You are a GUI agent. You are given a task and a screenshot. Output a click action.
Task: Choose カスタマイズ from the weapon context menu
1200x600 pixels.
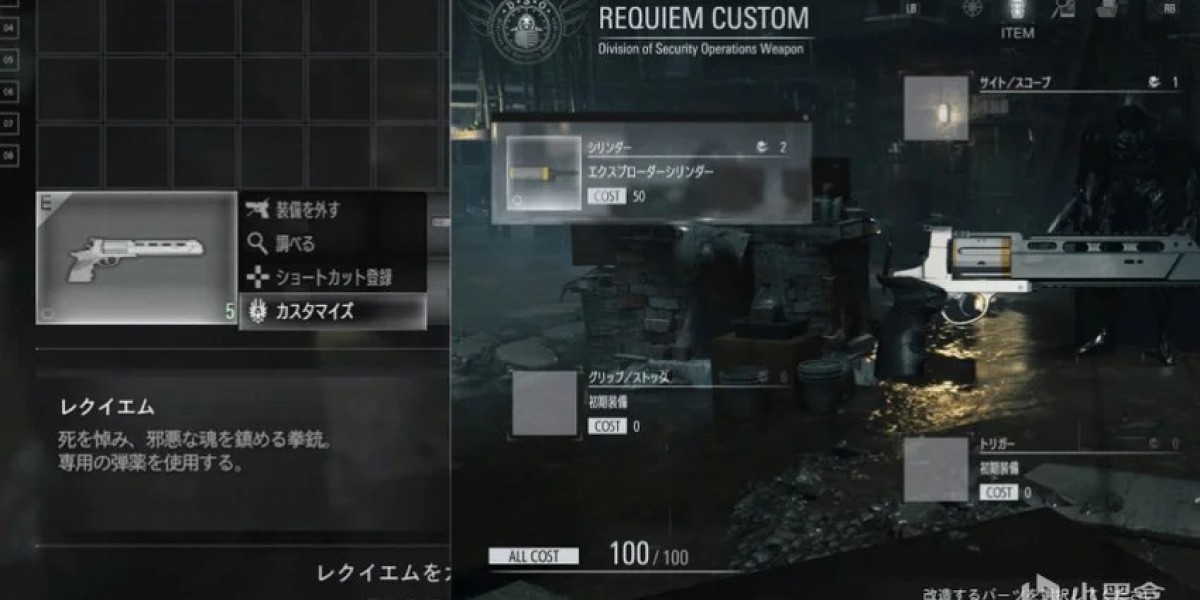coord(333,311)
